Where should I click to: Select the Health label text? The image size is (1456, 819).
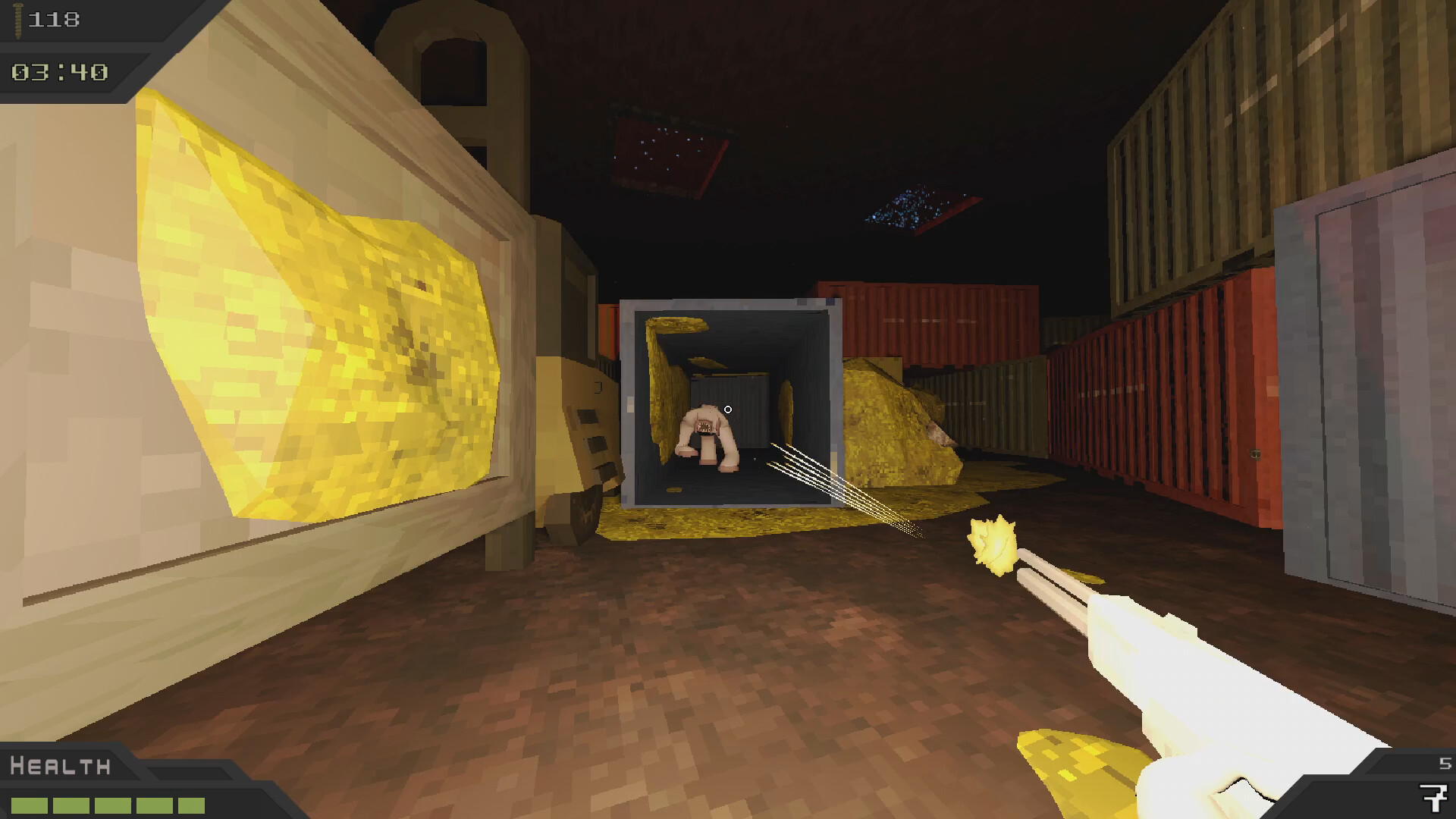[61, 766]
